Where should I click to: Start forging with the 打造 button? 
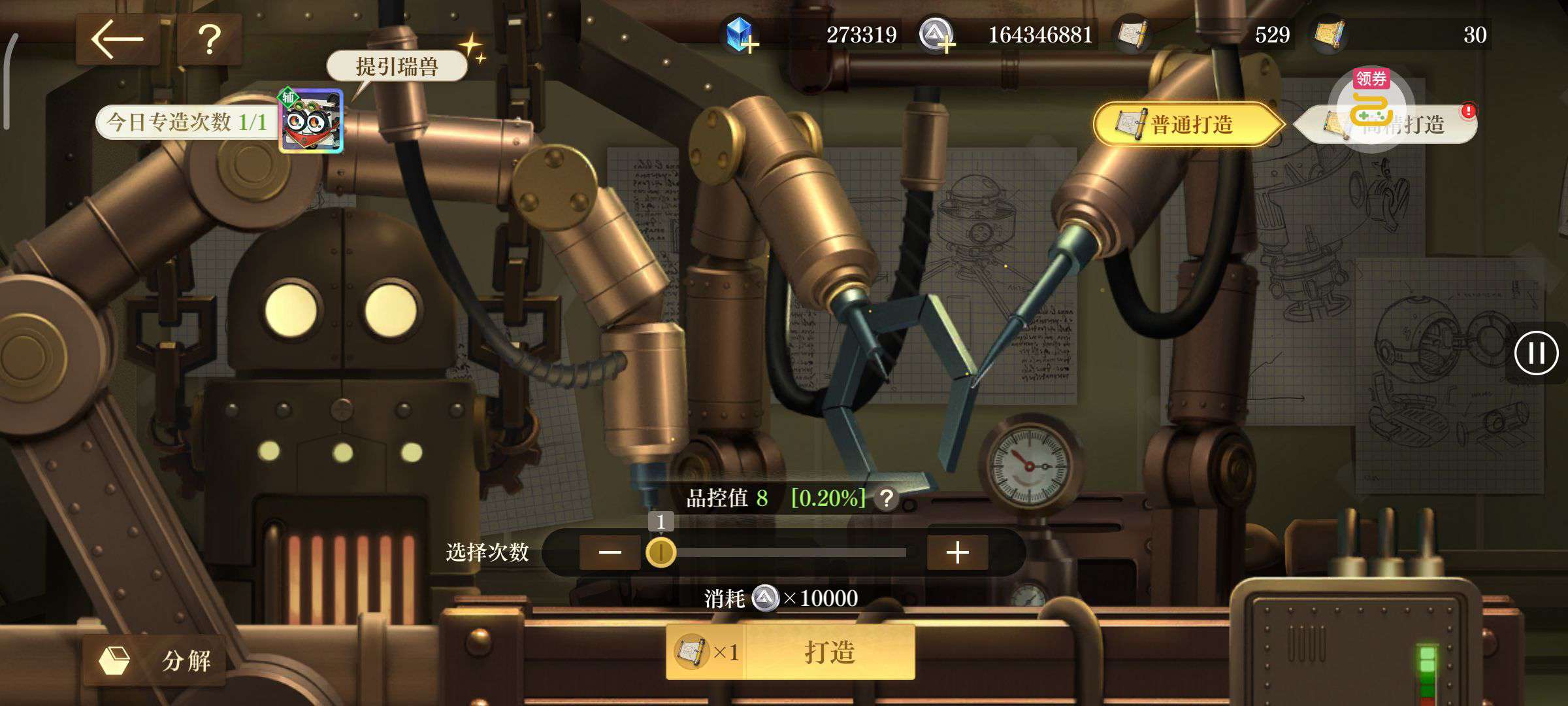828,652
